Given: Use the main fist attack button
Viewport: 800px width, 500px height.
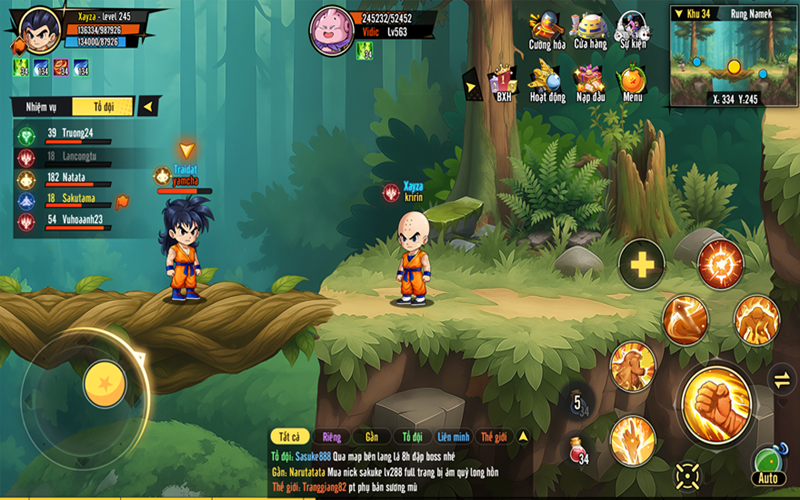Looking at the screenshot, I should 716,402.
